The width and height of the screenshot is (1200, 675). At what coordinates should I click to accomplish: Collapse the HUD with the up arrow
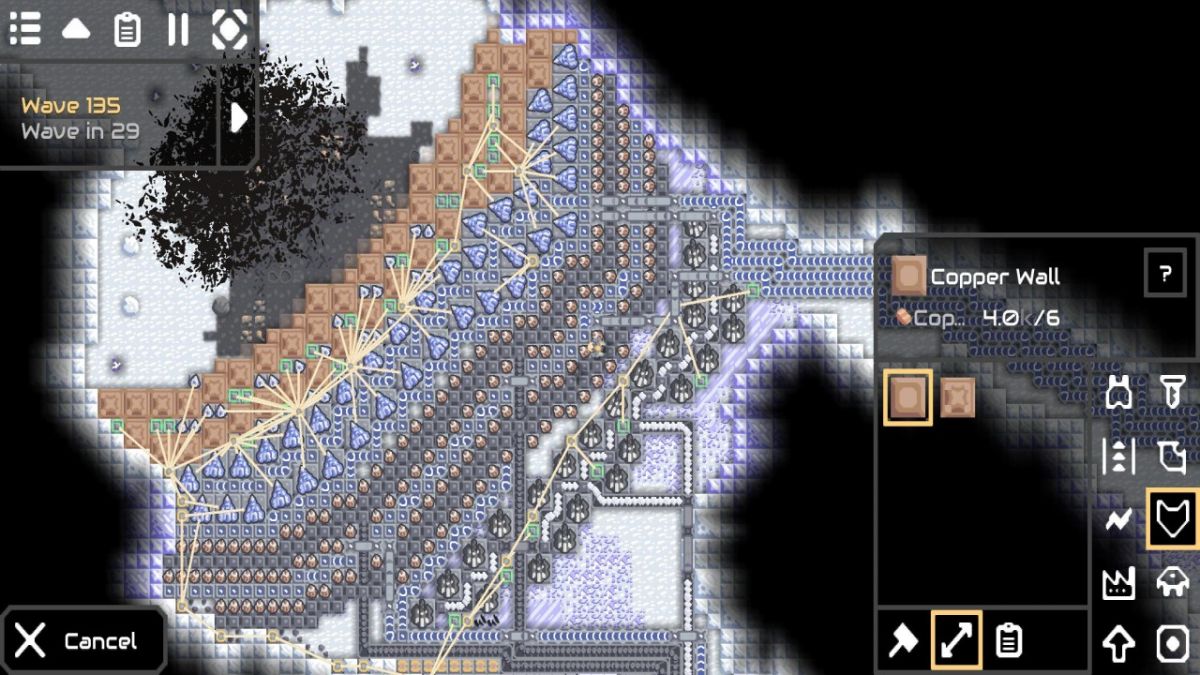point(76,29)
